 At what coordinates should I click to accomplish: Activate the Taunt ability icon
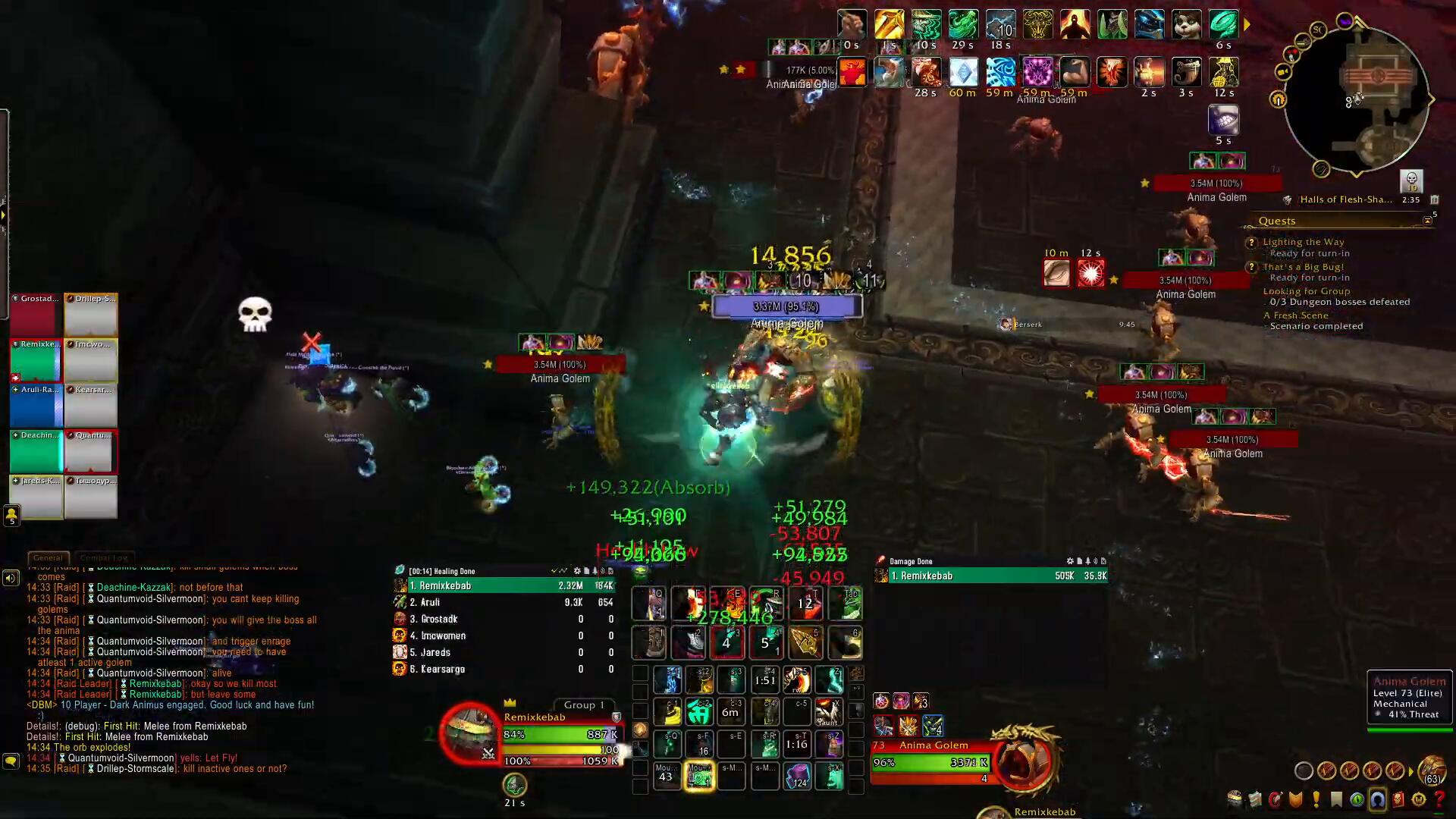[828, 712]
